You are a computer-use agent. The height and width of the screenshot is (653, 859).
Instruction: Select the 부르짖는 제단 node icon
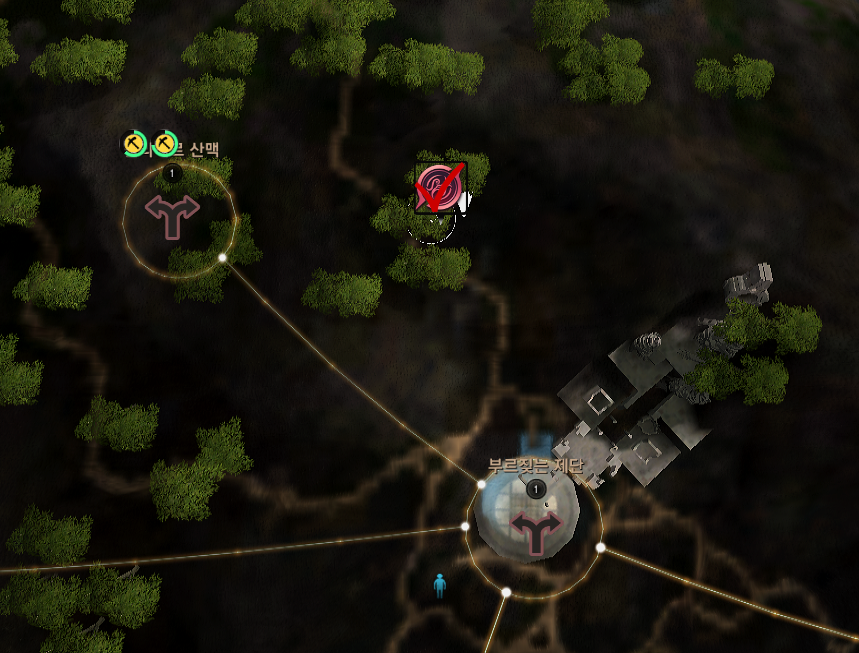click(536, 533)
